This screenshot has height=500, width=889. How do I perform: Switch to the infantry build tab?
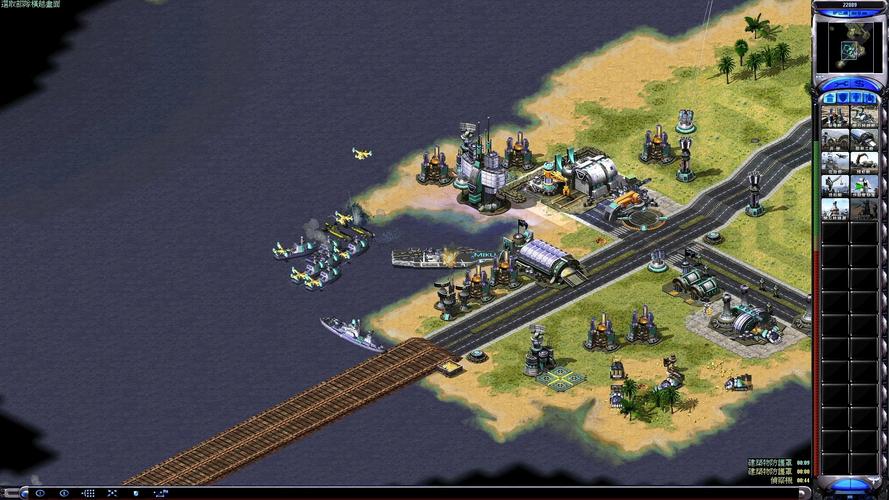point(856,98)
